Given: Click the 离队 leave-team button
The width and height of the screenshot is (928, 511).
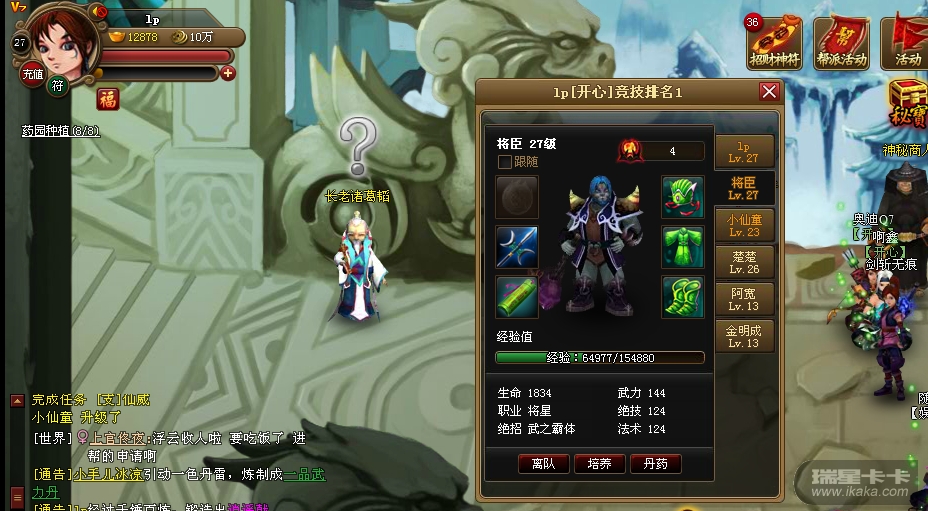Looking at the screenshot, I should click(x=544, y=464).
